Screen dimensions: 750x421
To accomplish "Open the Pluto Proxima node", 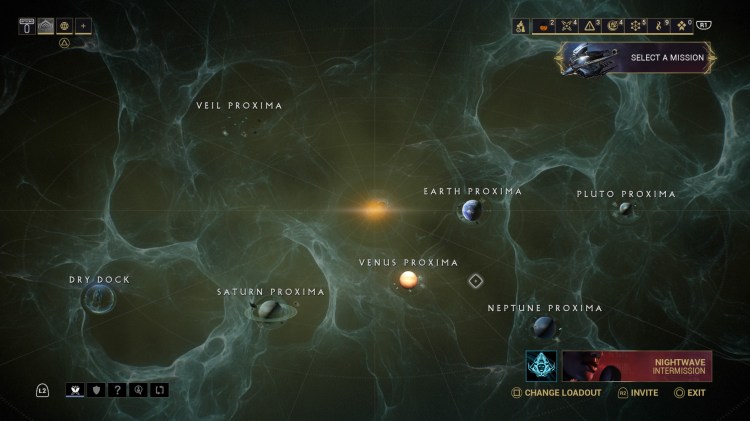I will 625,209.
